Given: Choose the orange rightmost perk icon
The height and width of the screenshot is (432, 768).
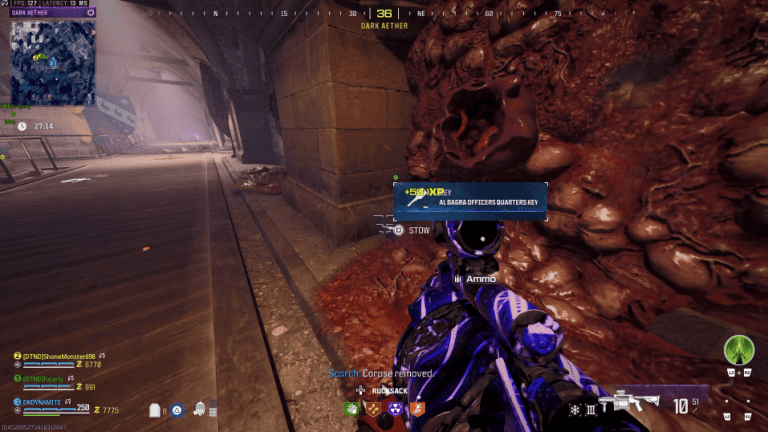Looking at the screenshot, I should click(x=418, y=408).
